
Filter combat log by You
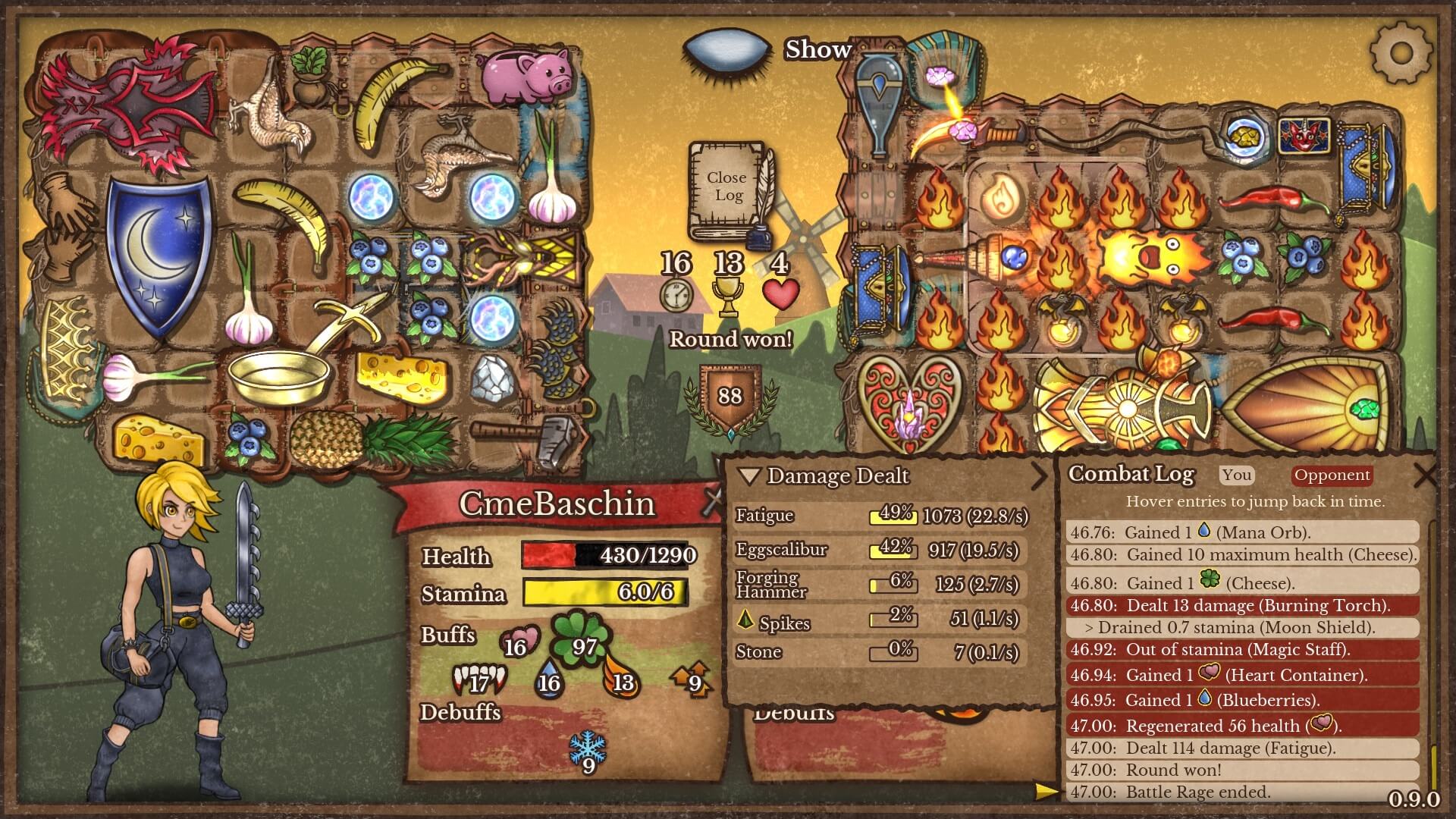pos(1236,475)
